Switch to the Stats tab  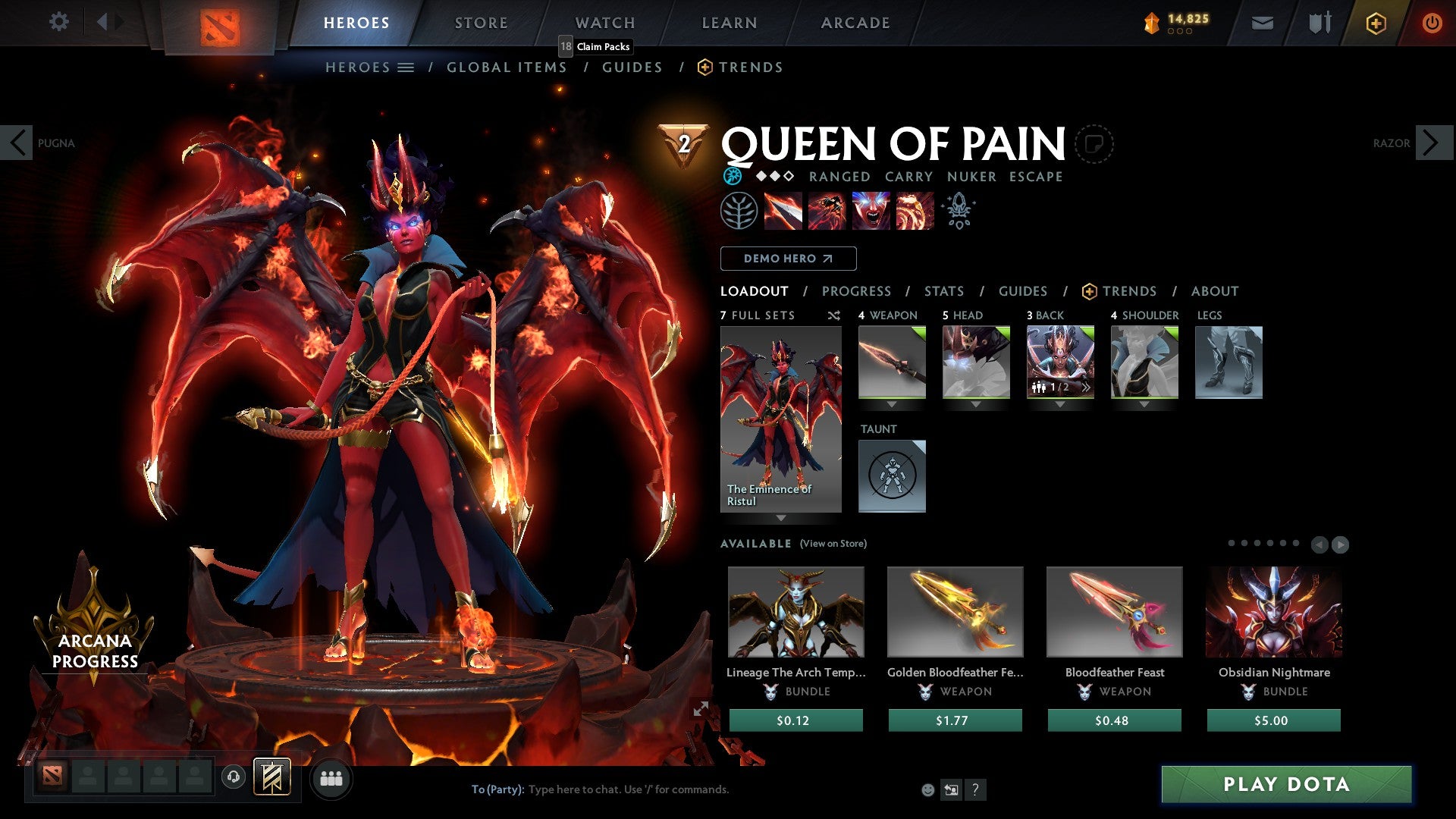coord(943,291)
